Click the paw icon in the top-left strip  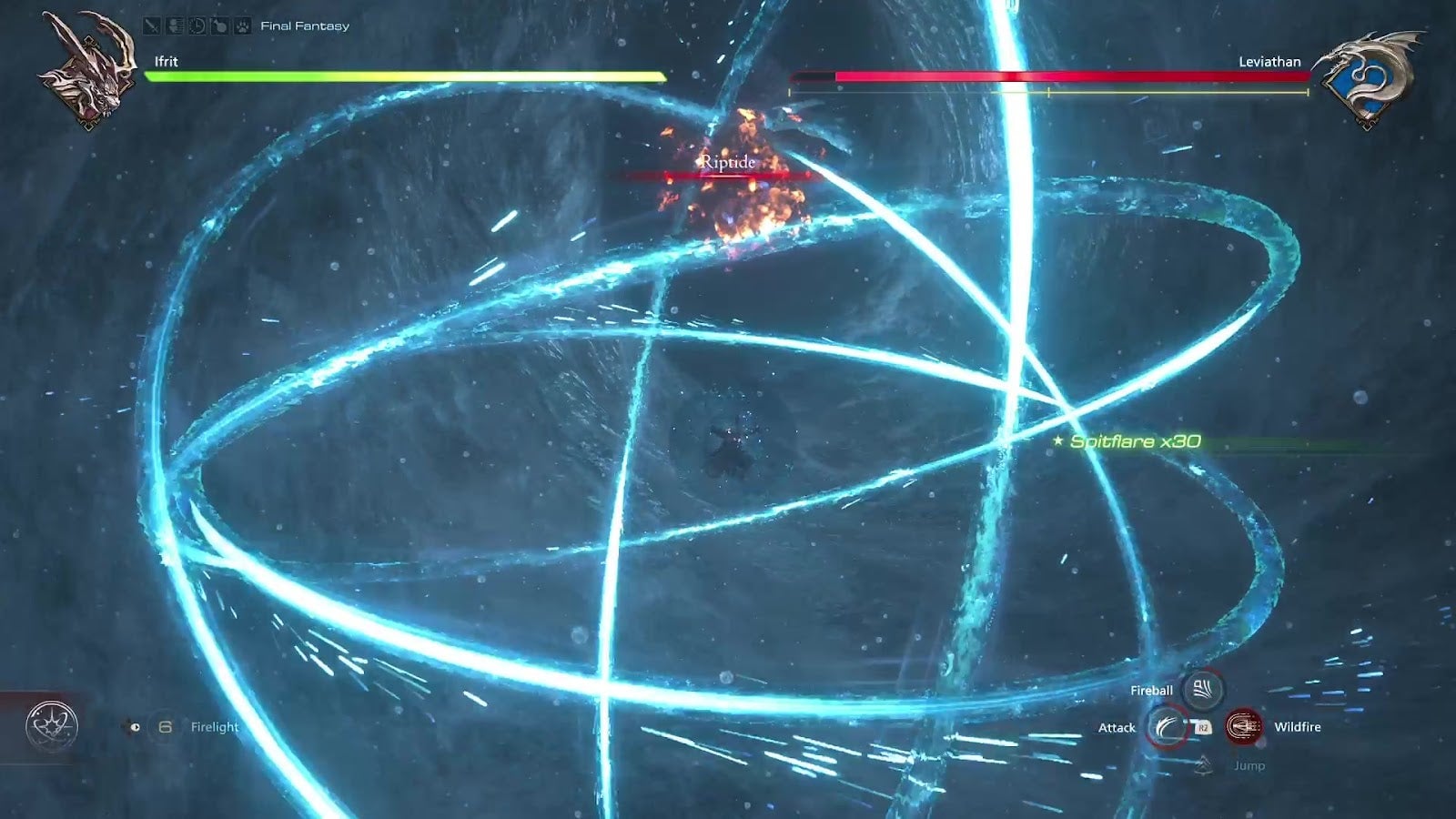[242, 25]
